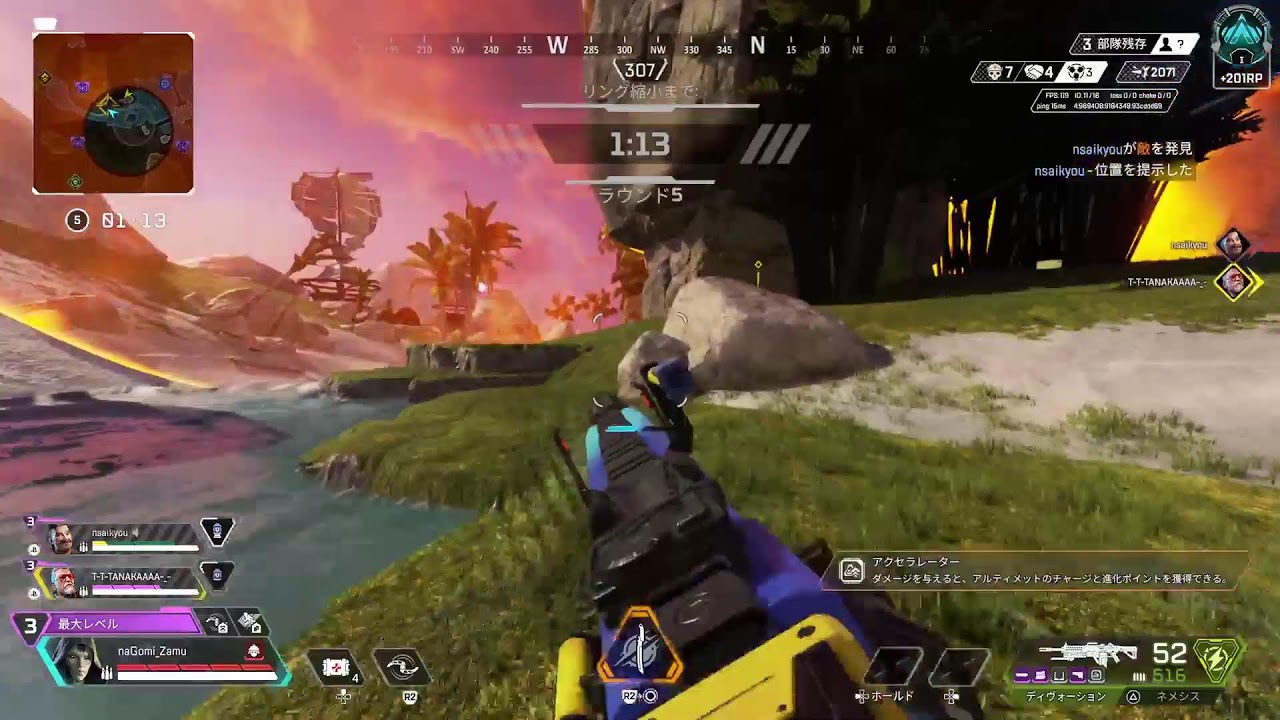Activate the tactical ability icon
Viewport: 1280px width, 720px height.
coord(402,667)
